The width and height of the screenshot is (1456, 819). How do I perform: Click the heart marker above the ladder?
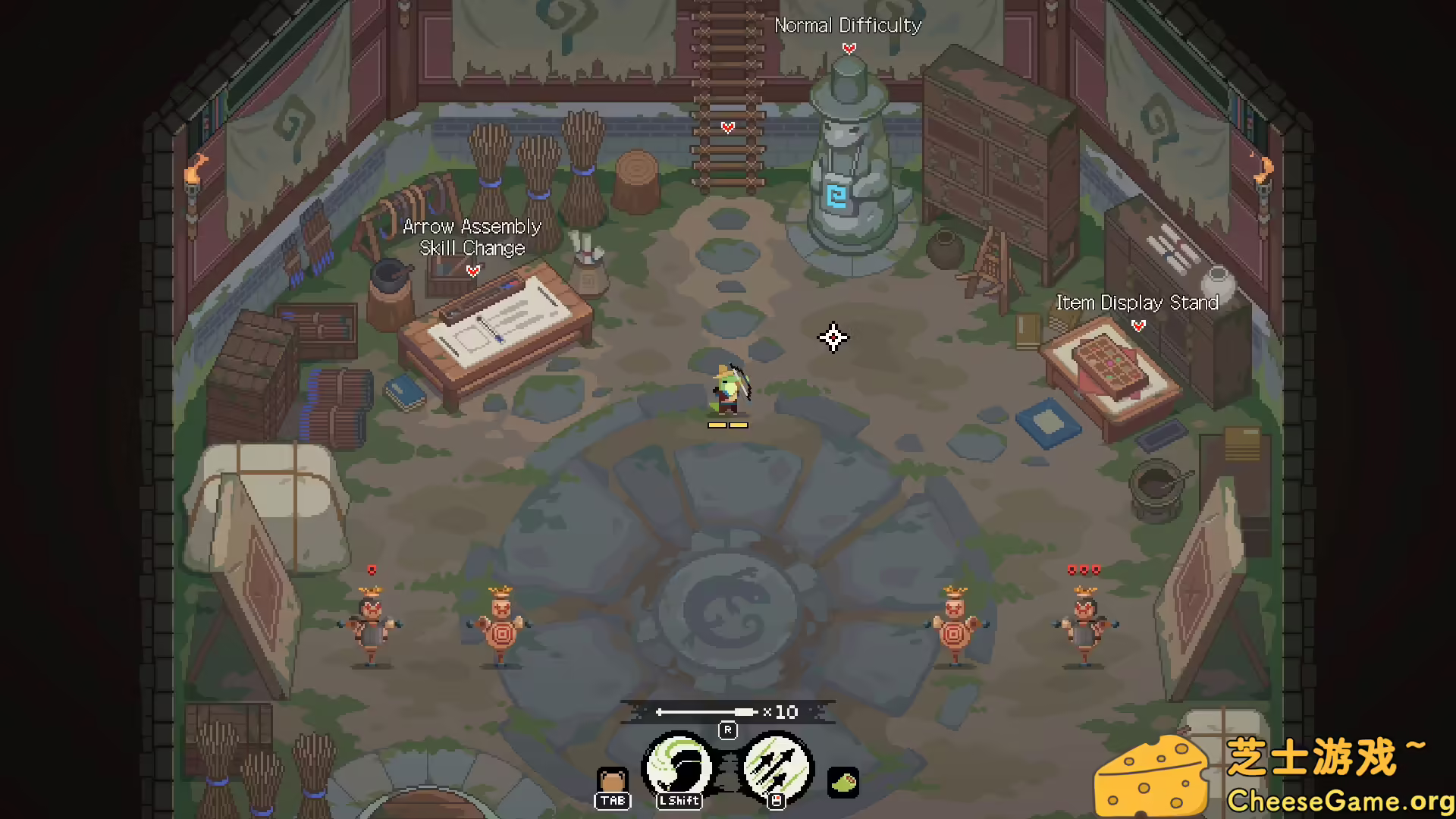[x=727, y=127]
